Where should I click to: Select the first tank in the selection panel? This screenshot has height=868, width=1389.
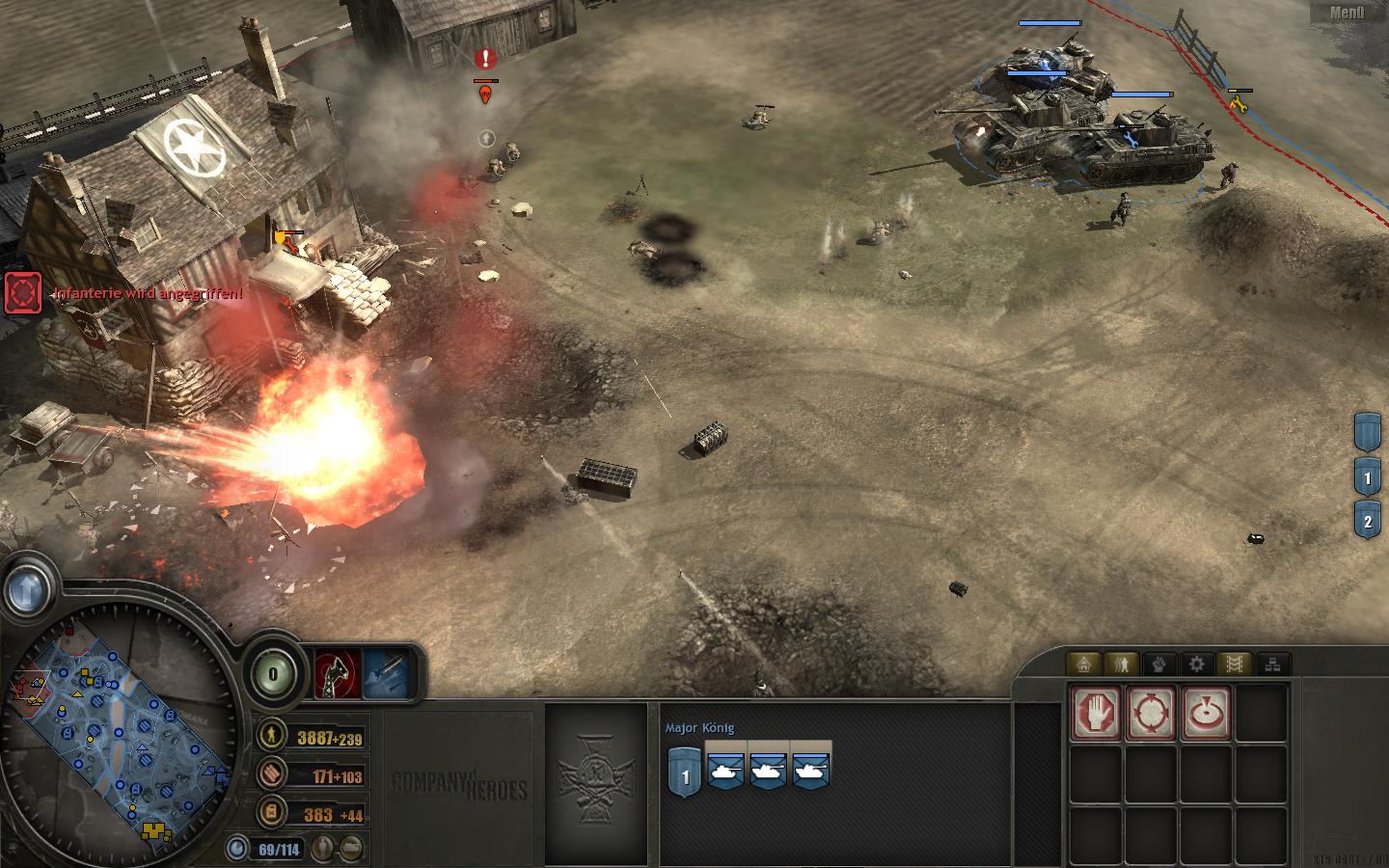[725, 770]
